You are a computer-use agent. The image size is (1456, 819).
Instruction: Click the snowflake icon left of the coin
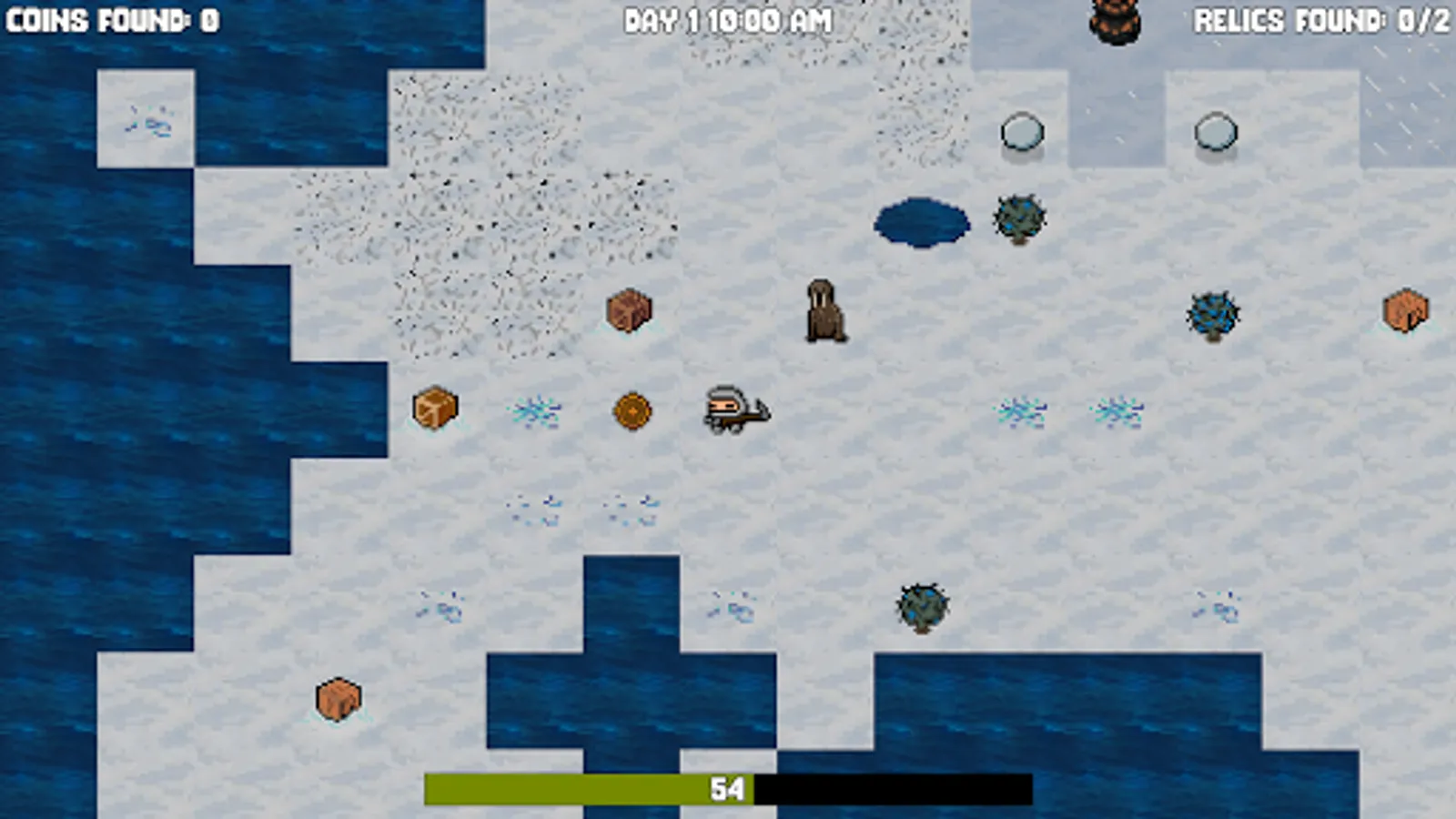[537, 411]
